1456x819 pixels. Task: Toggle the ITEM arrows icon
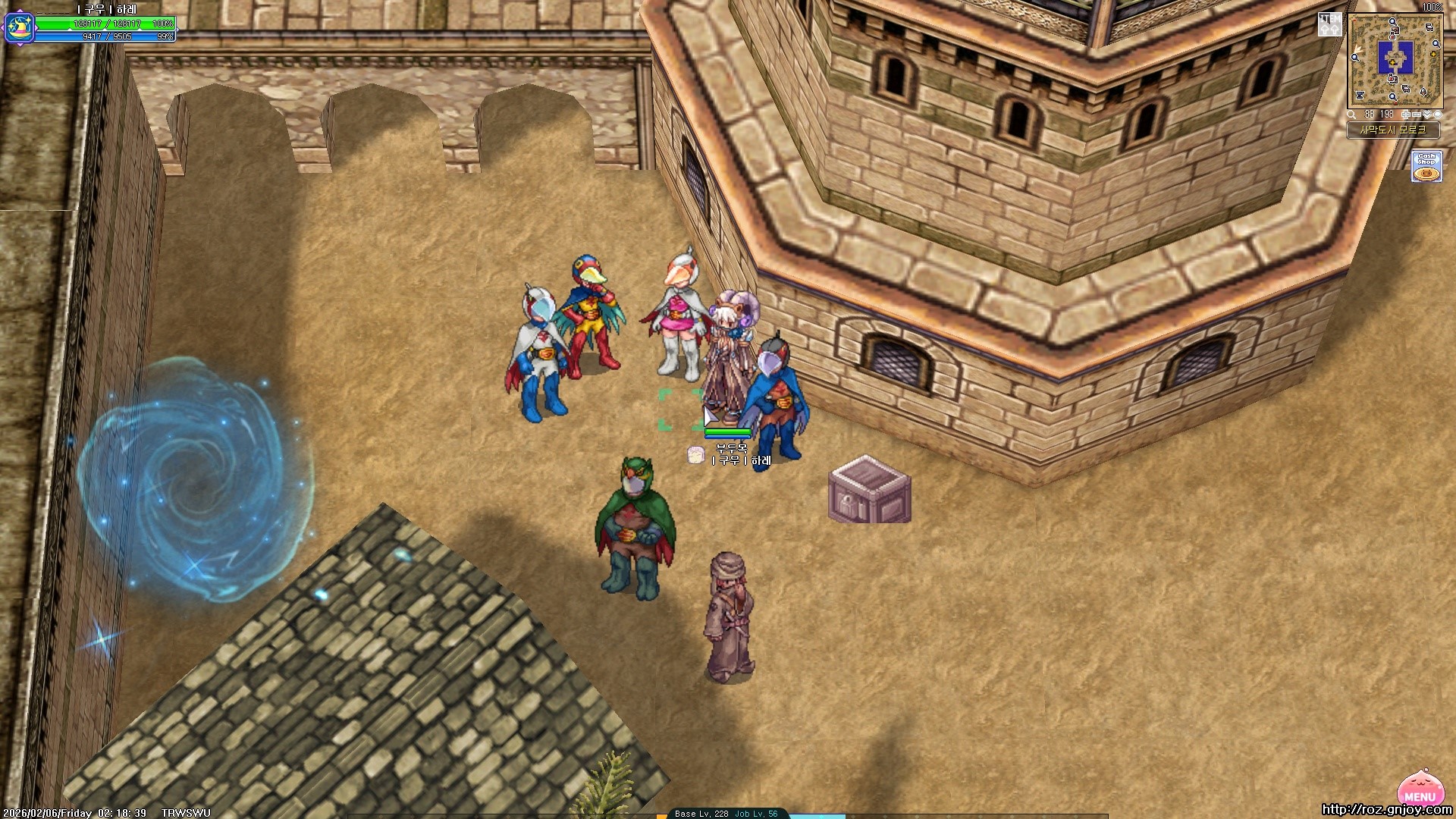(x=1329, y=24)
